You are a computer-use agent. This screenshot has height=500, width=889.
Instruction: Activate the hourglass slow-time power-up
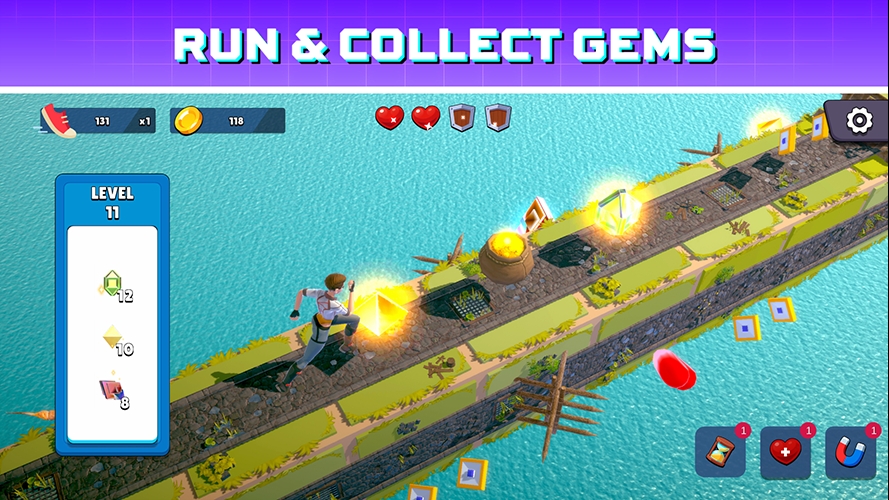coord(721,453)
